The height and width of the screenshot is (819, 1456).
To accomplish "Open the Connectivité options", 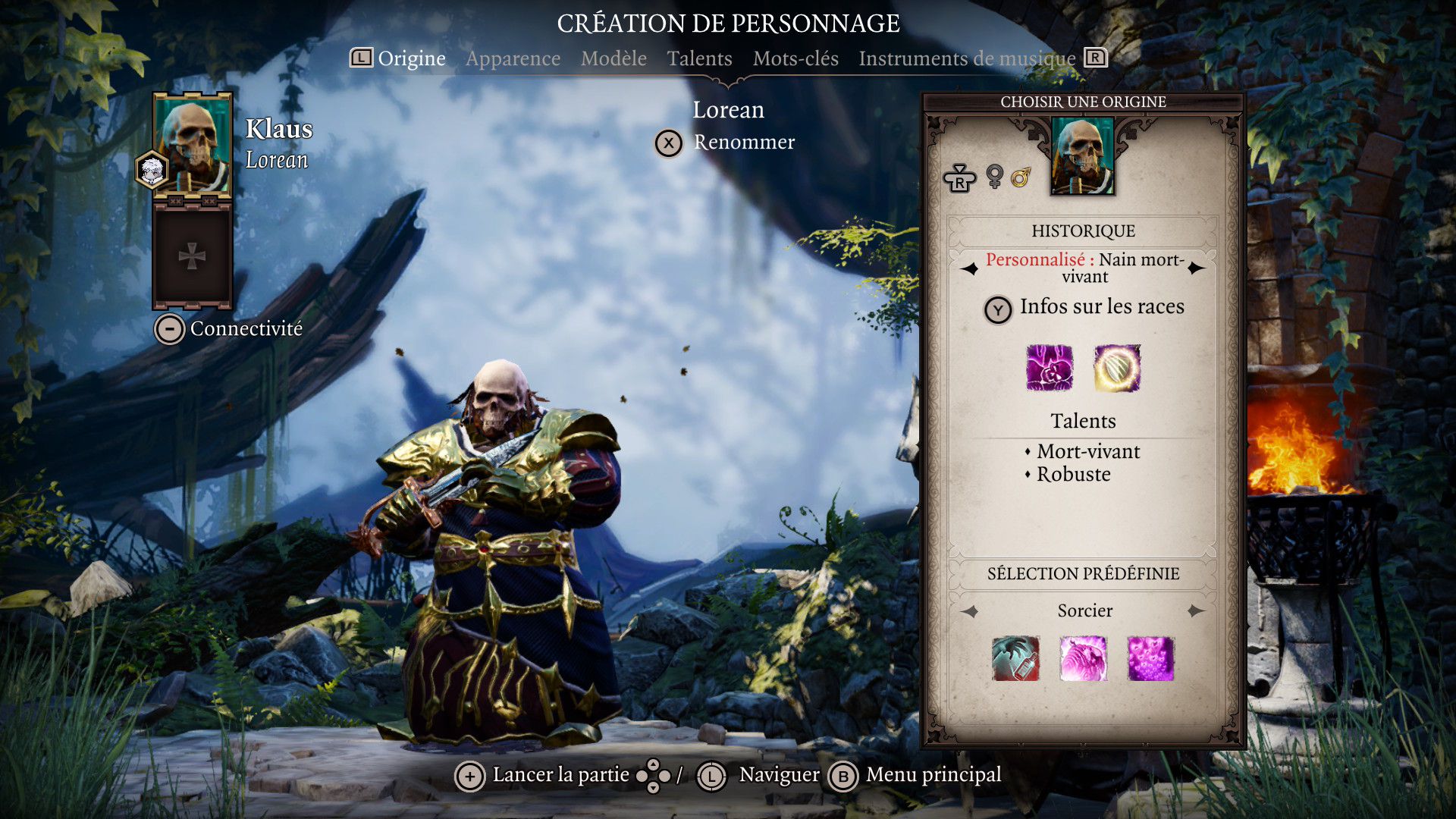I will tap(246, 328).
